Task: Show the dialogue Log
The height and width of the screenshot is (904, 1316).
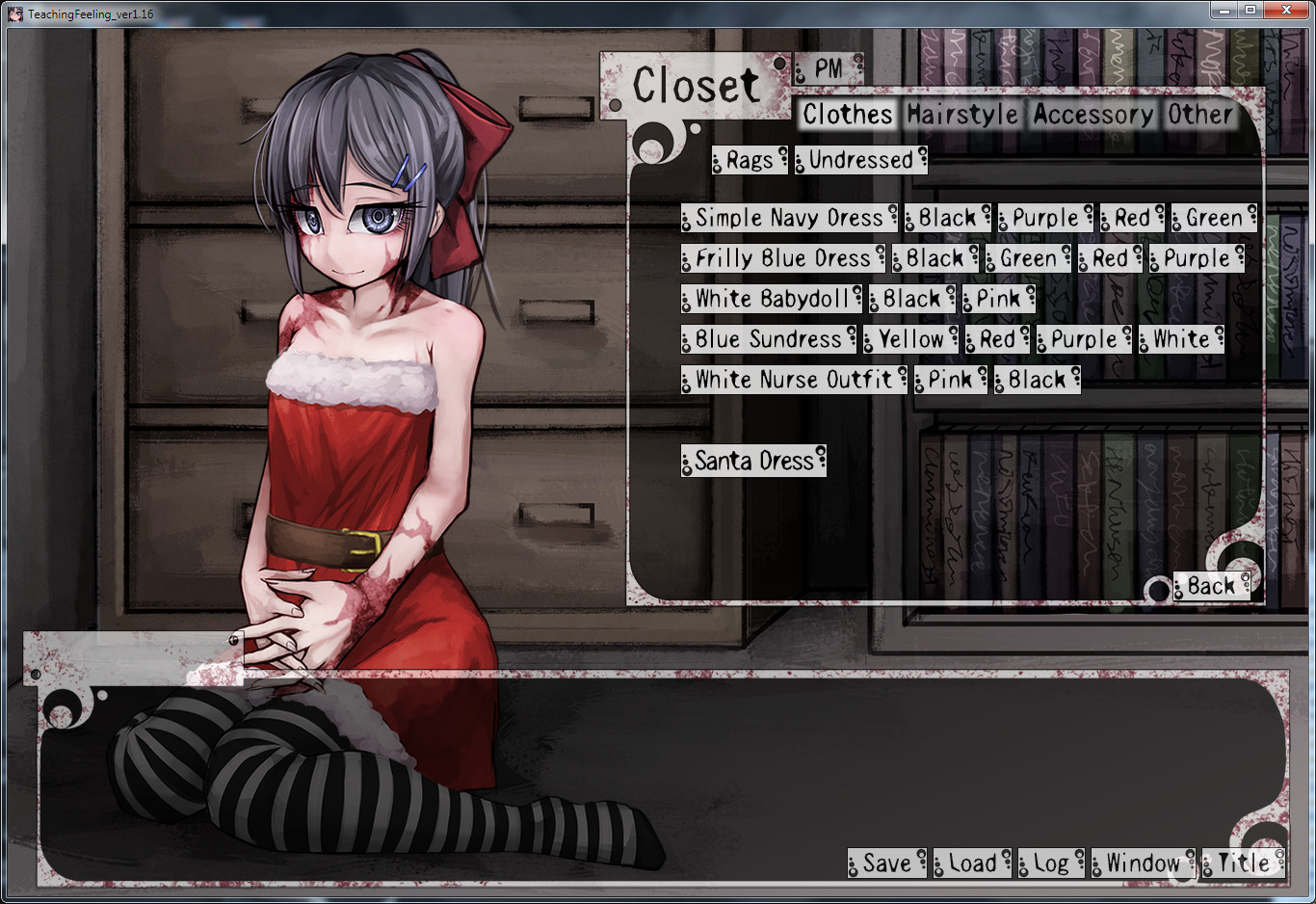Action: point(1050,864)
